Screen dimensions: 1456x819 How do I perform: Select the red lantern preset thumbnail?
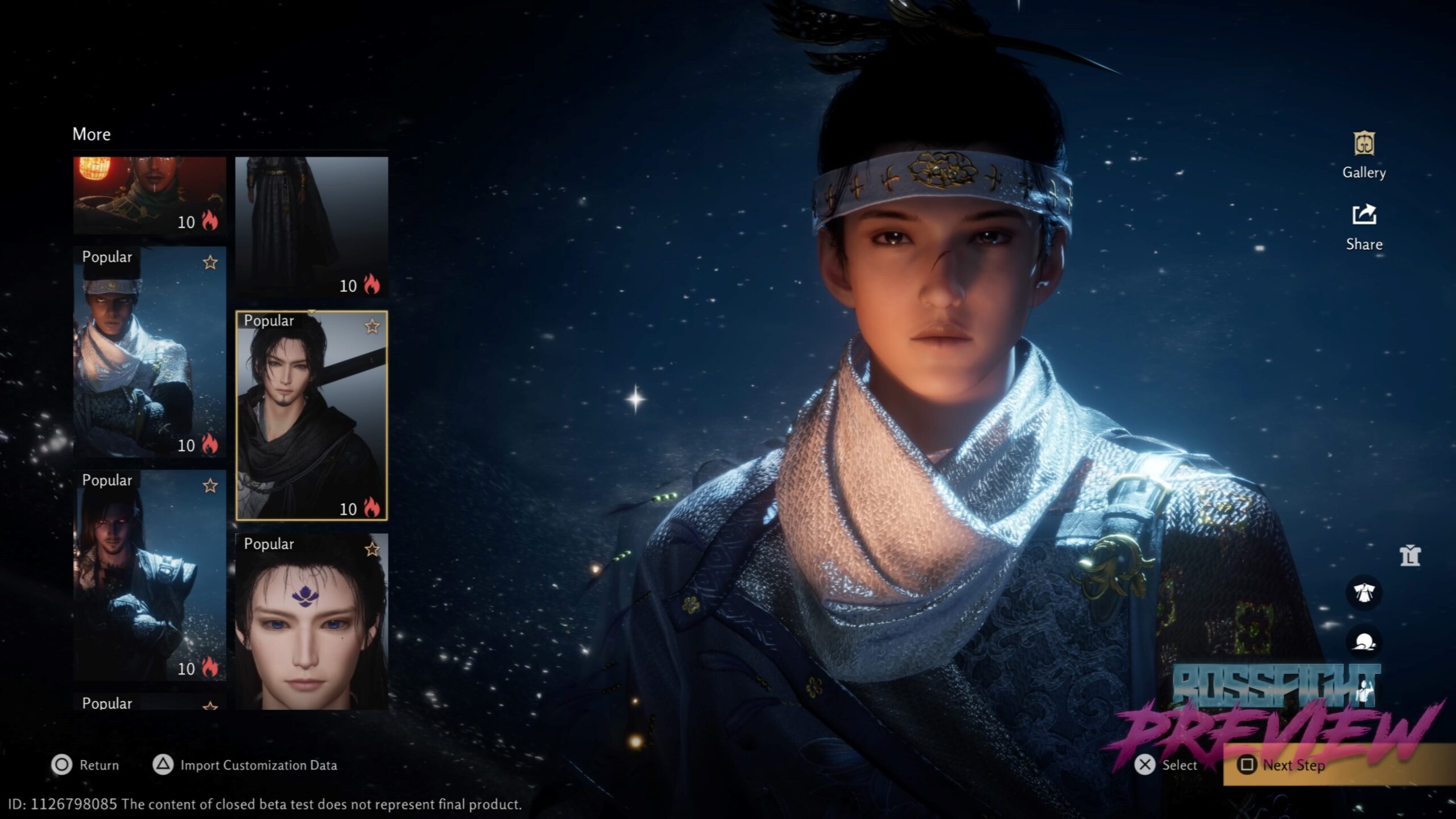click(150, 195)
